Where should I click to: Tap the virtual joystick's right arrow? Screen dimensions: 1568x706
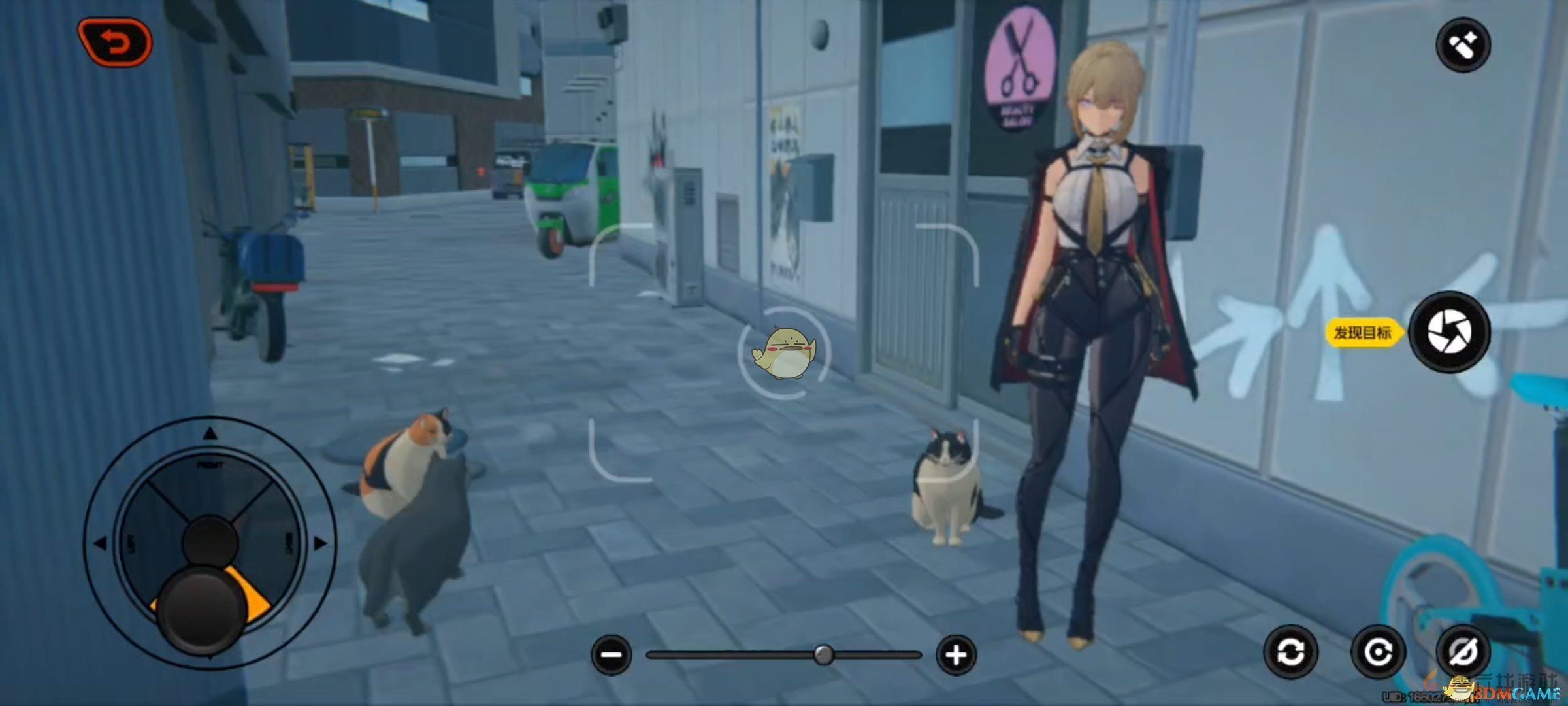(320, 543)
